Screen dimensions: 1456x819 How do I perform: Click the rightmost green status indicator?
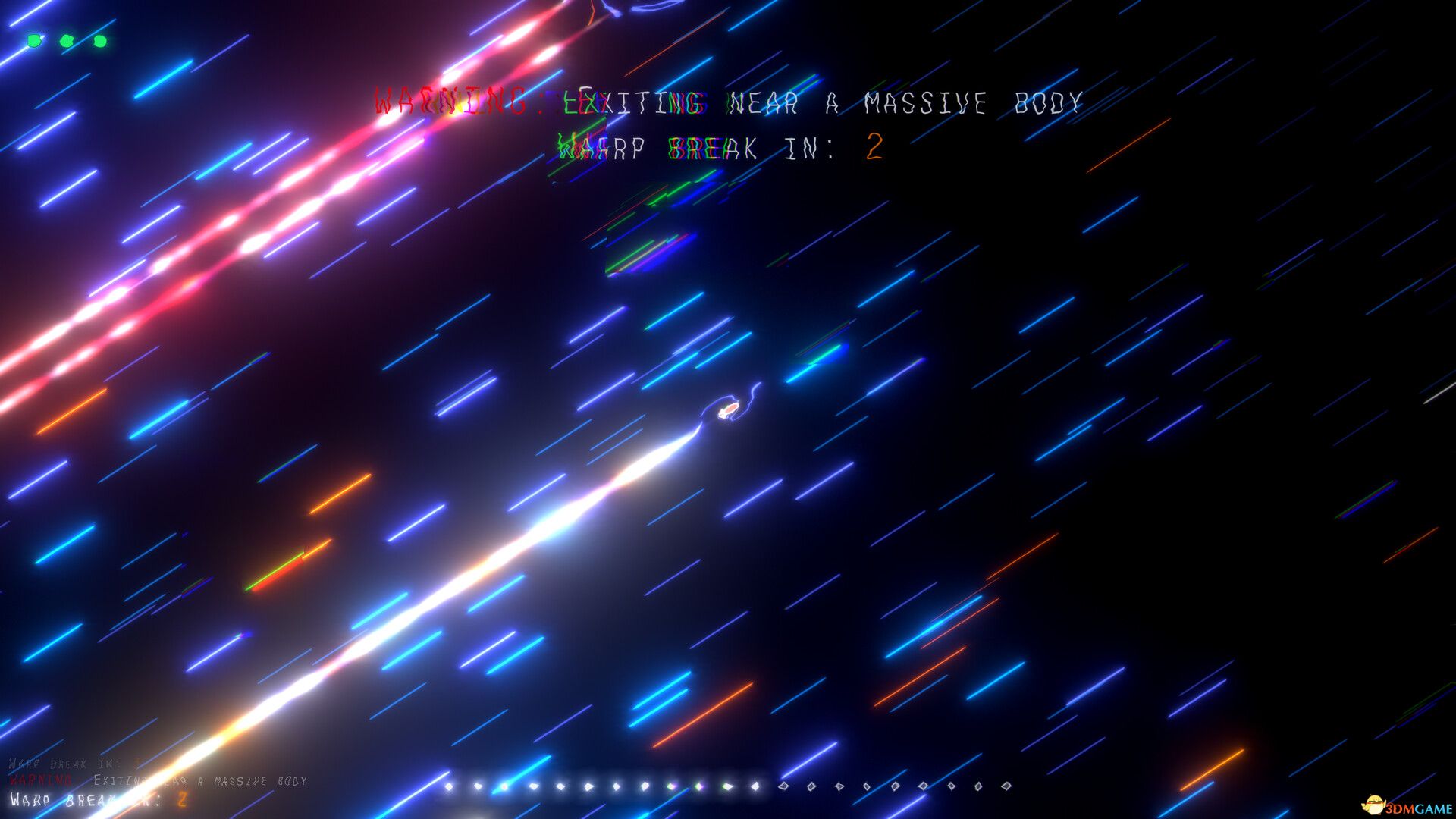[101, 39]
